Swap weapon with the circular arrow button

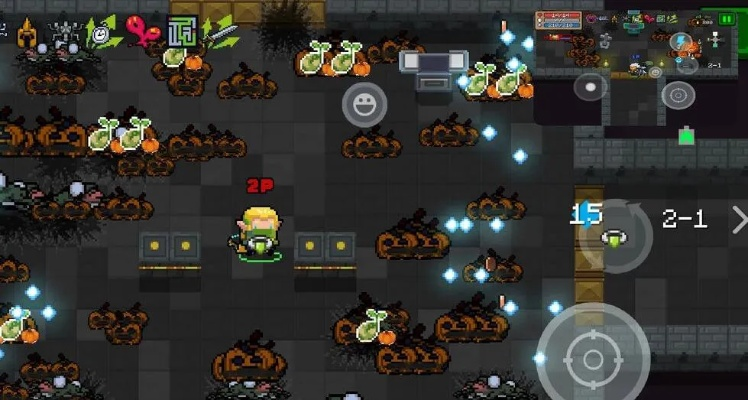[x=614, y=236]
